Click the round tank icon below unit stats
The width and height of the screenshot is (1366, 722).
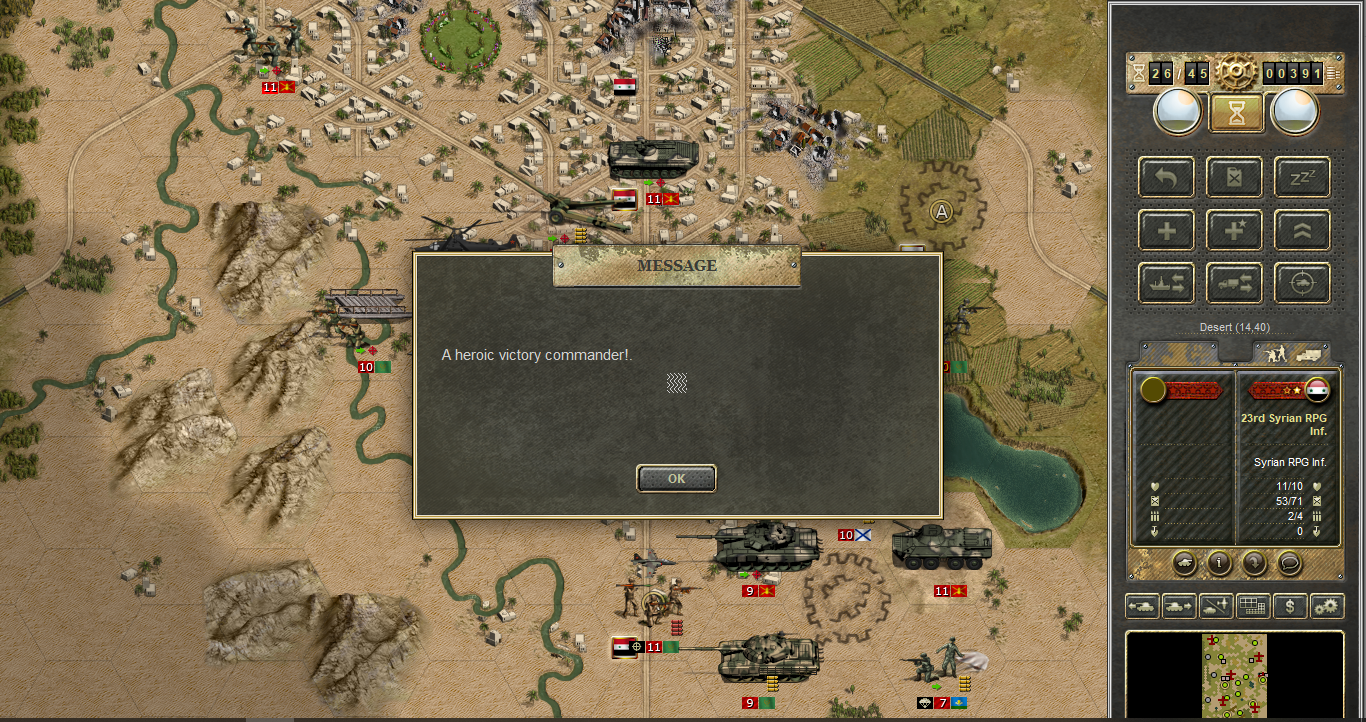click(1184, 562)
